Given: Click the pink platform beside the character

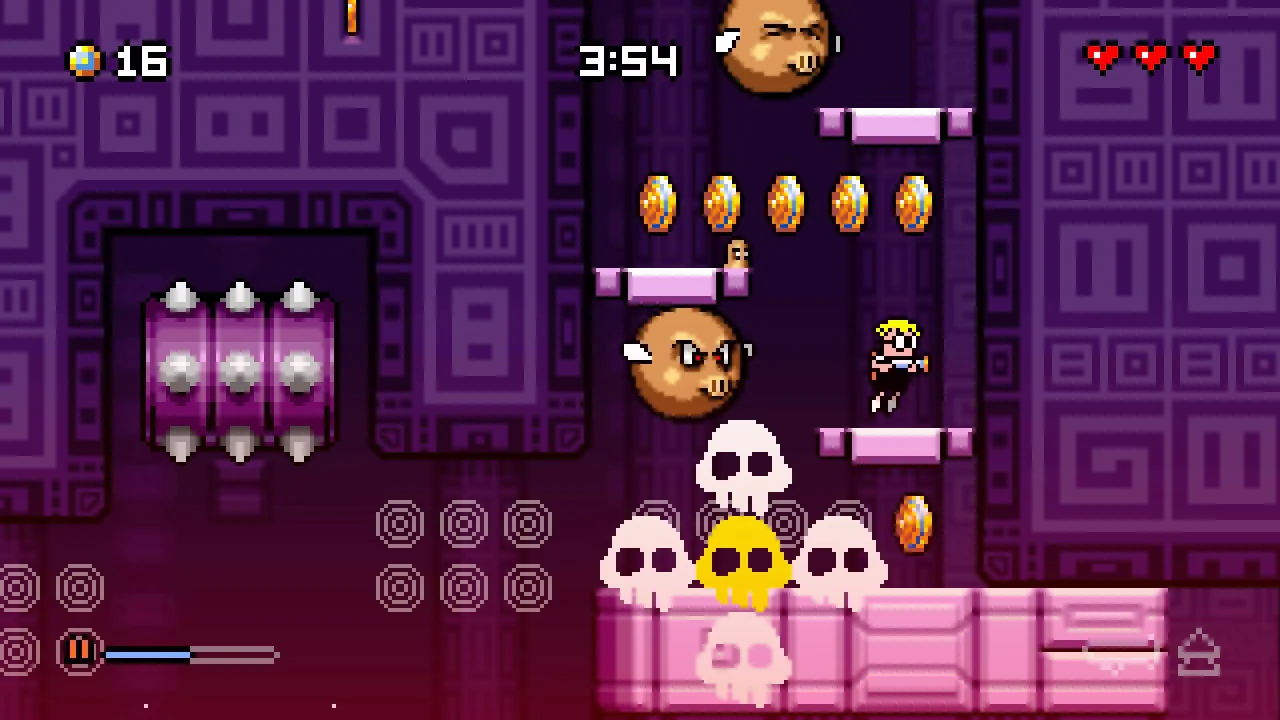Looking at the screenshot, I should 895,443.
